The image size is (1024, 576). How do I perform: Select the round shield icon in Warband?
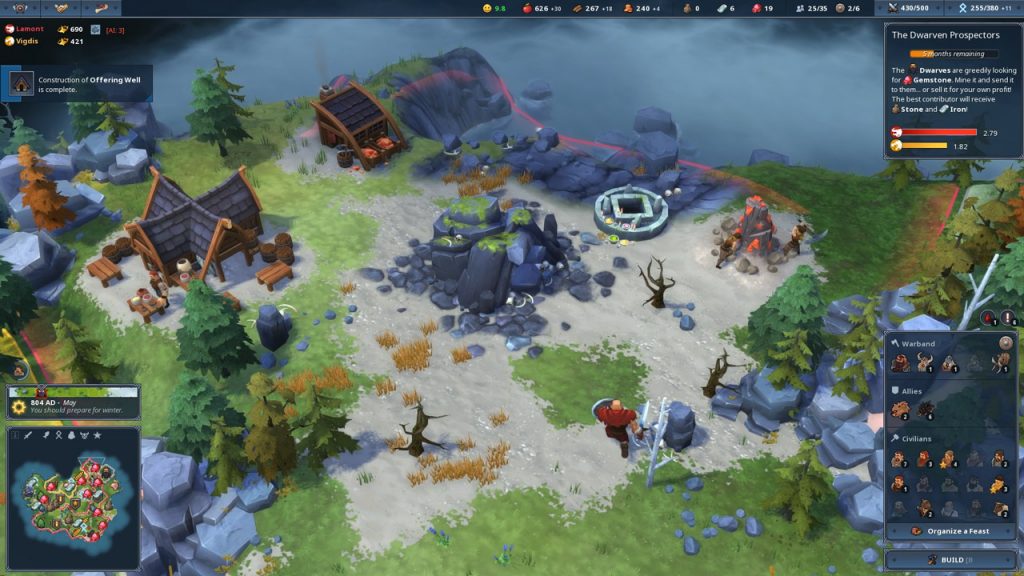1005,342
